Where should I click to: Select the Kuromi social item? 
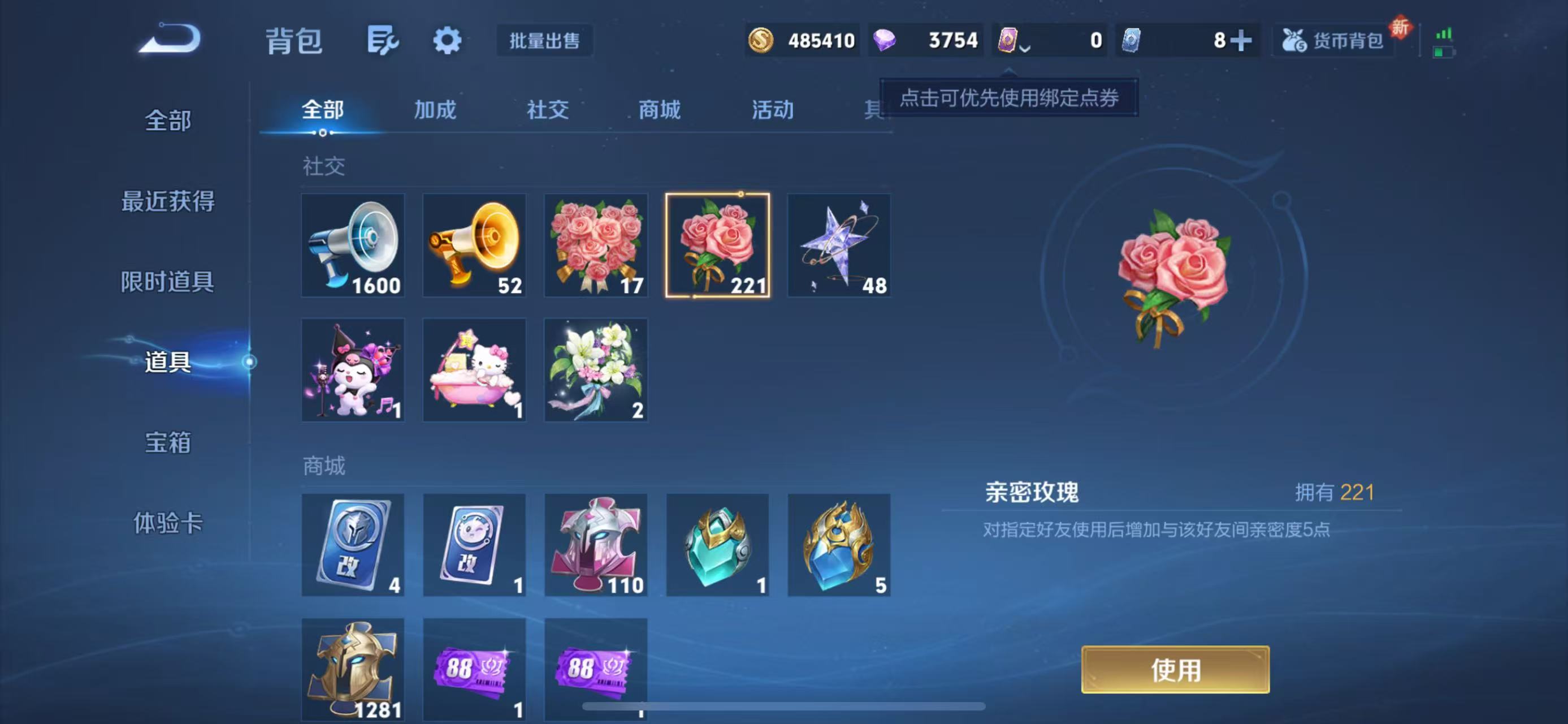pyautogui.click(x=353, y=370)
